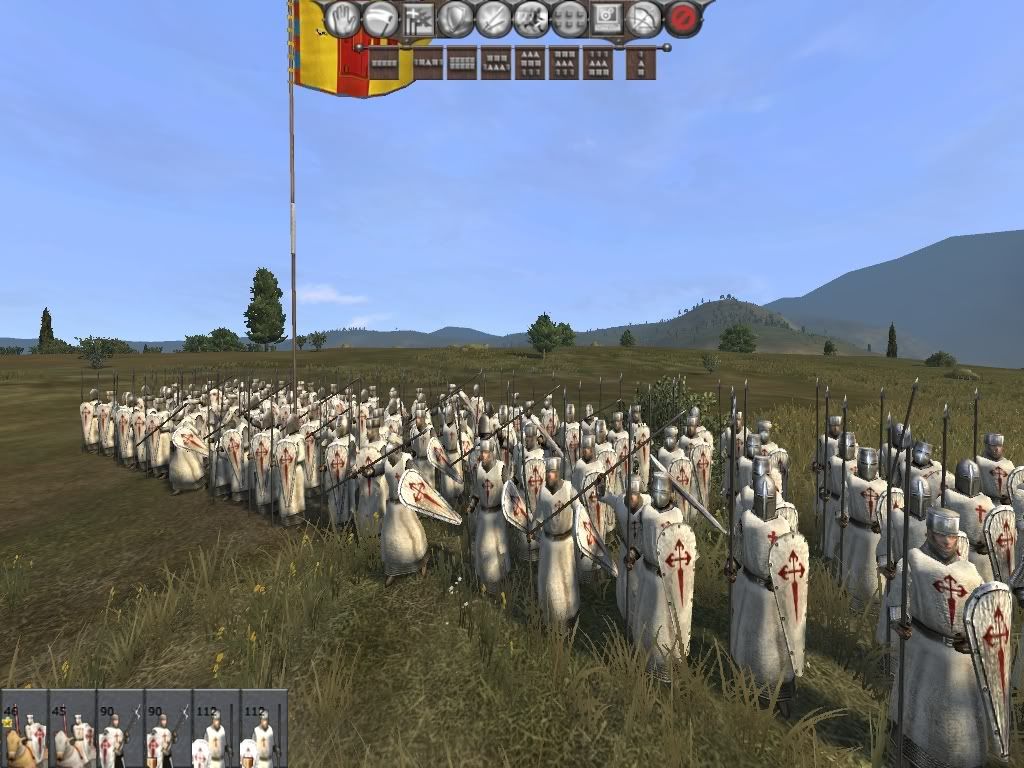Screen dimensions: 1024x768
Task: Toggle the running soldier run button
Action: (x=531, y=18)
